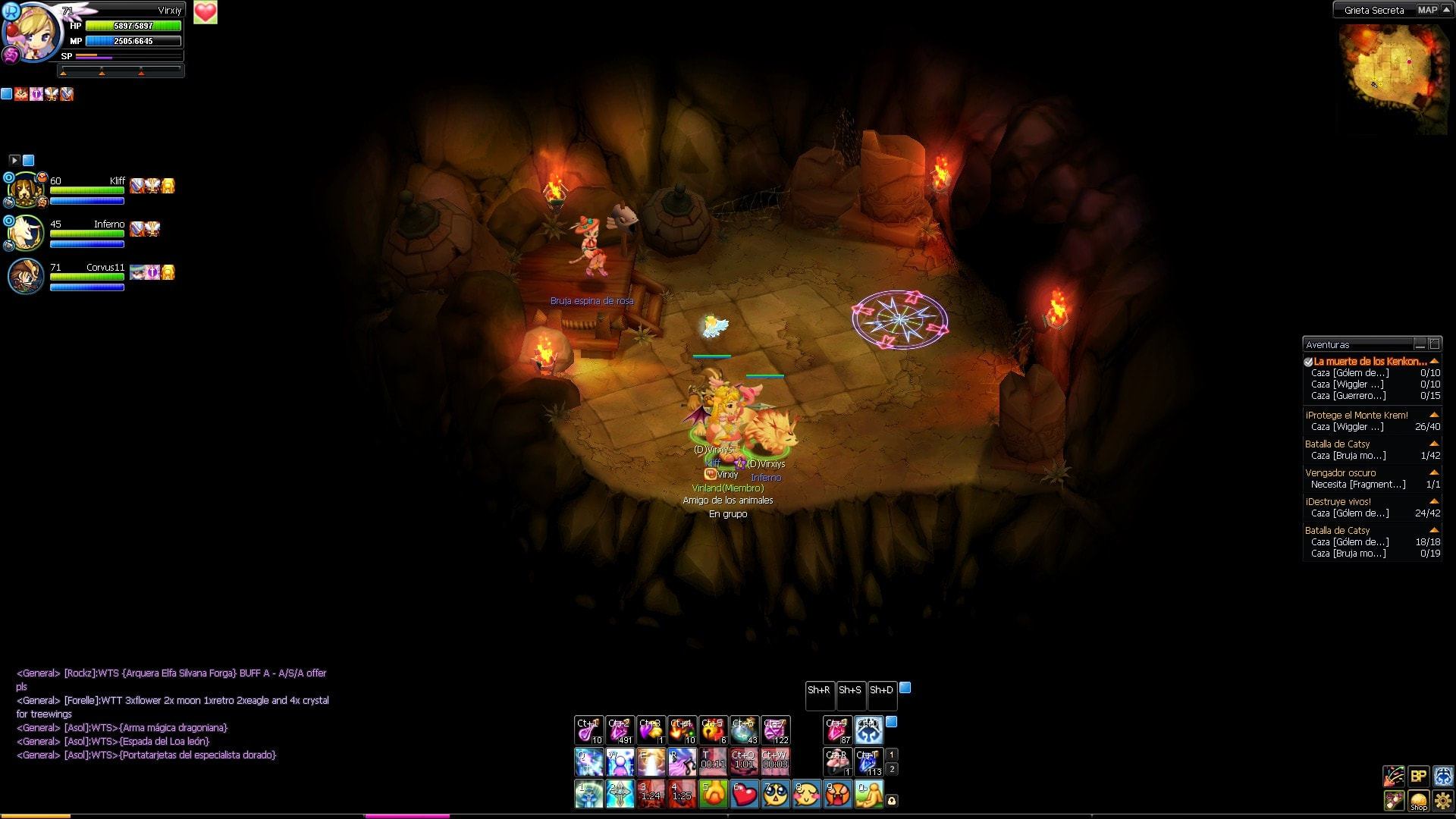Open the full MAP view

click(1426, 10)
